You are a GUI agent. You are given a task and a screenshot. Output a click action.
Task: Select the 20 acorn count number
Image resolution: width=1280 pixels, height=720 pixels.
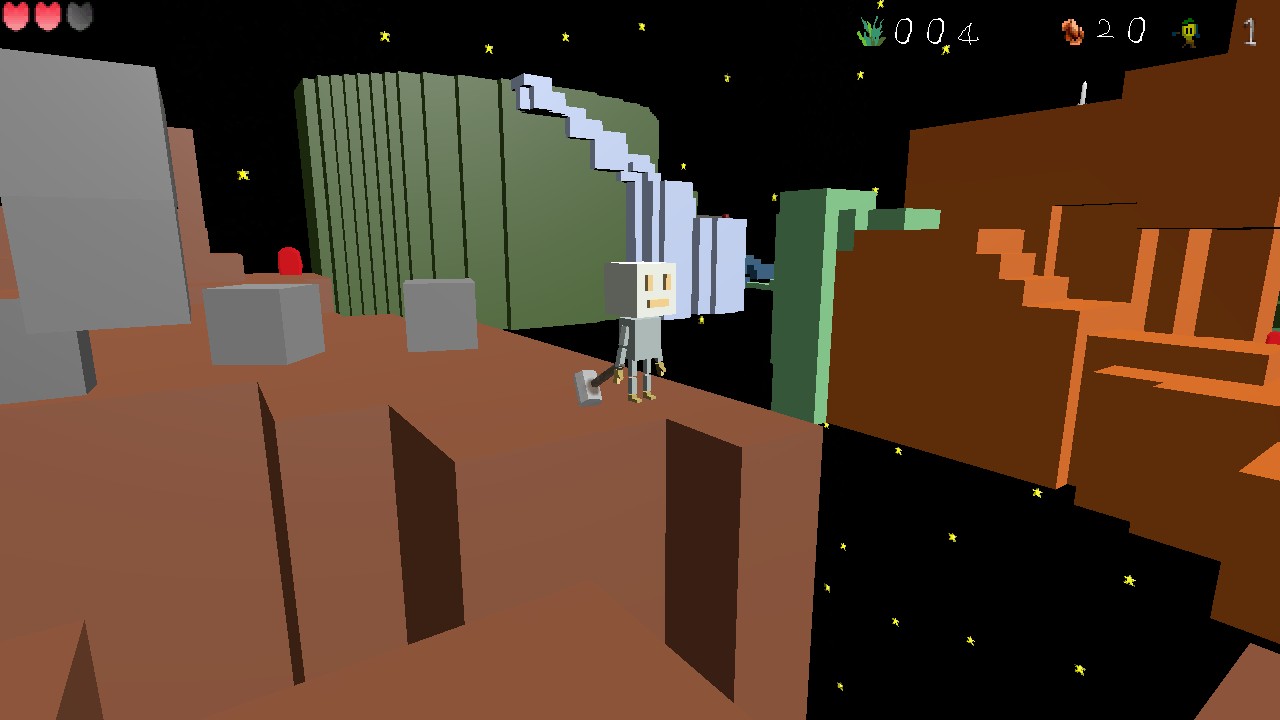pos(1120,32)
